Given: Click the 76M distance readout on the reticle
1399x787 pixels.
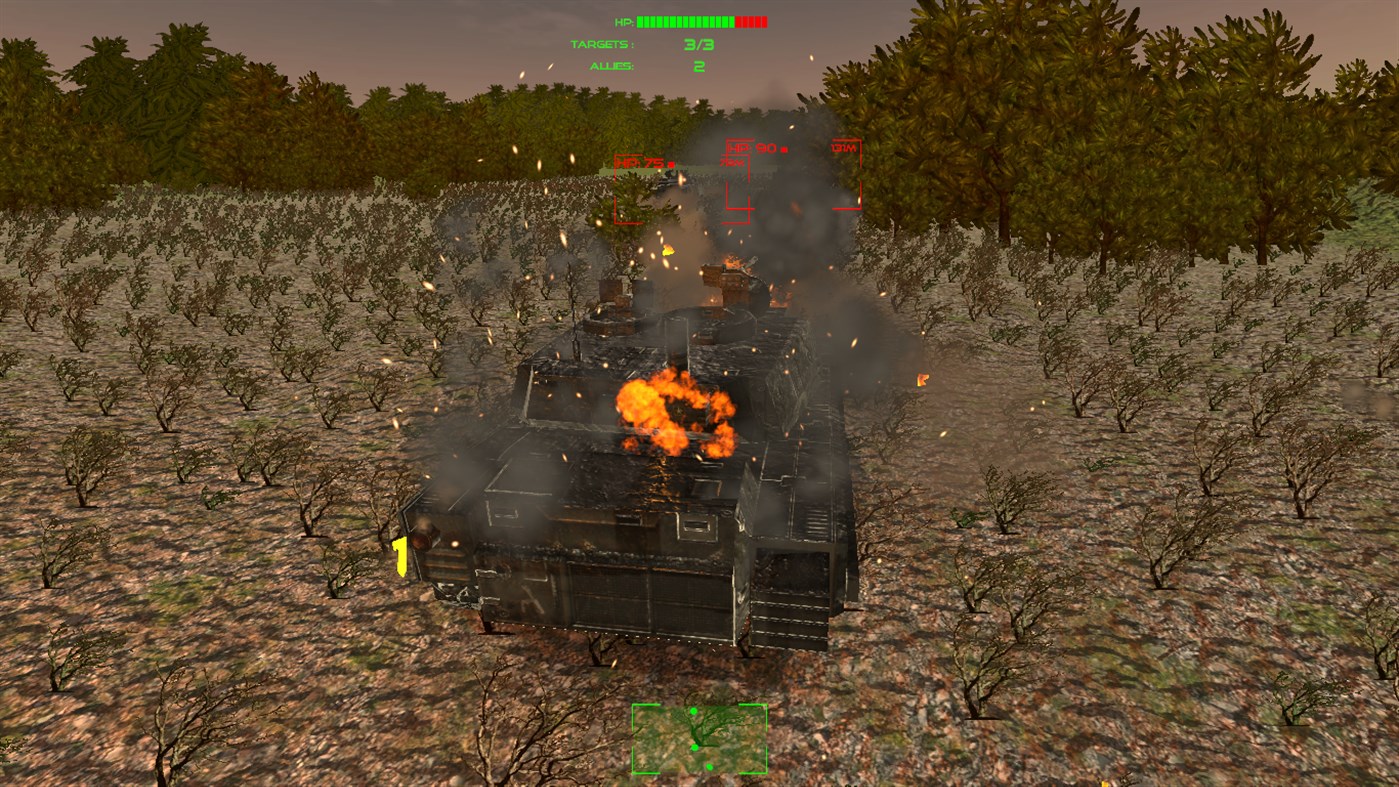Looking at the screenshot, I should pos(732,163).
